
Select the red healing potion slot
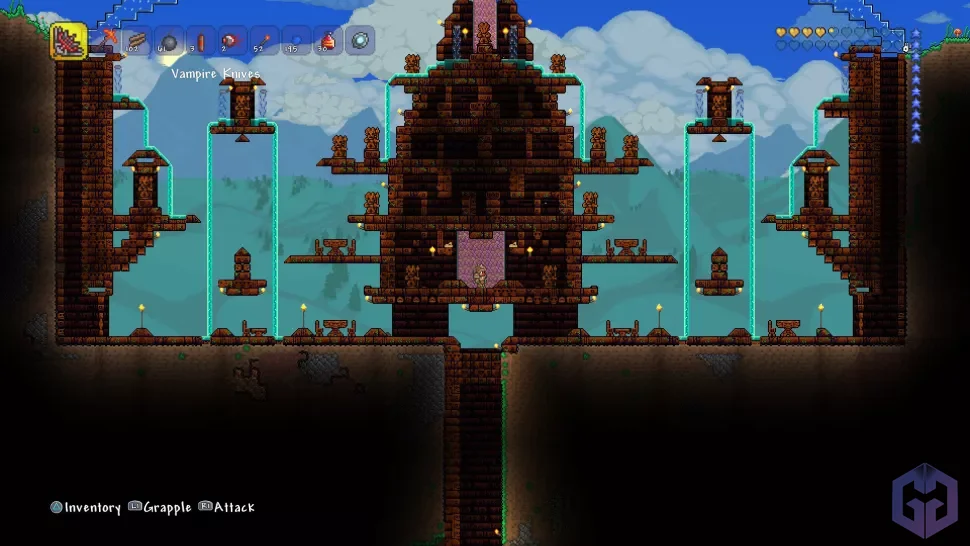coord(328,41)
